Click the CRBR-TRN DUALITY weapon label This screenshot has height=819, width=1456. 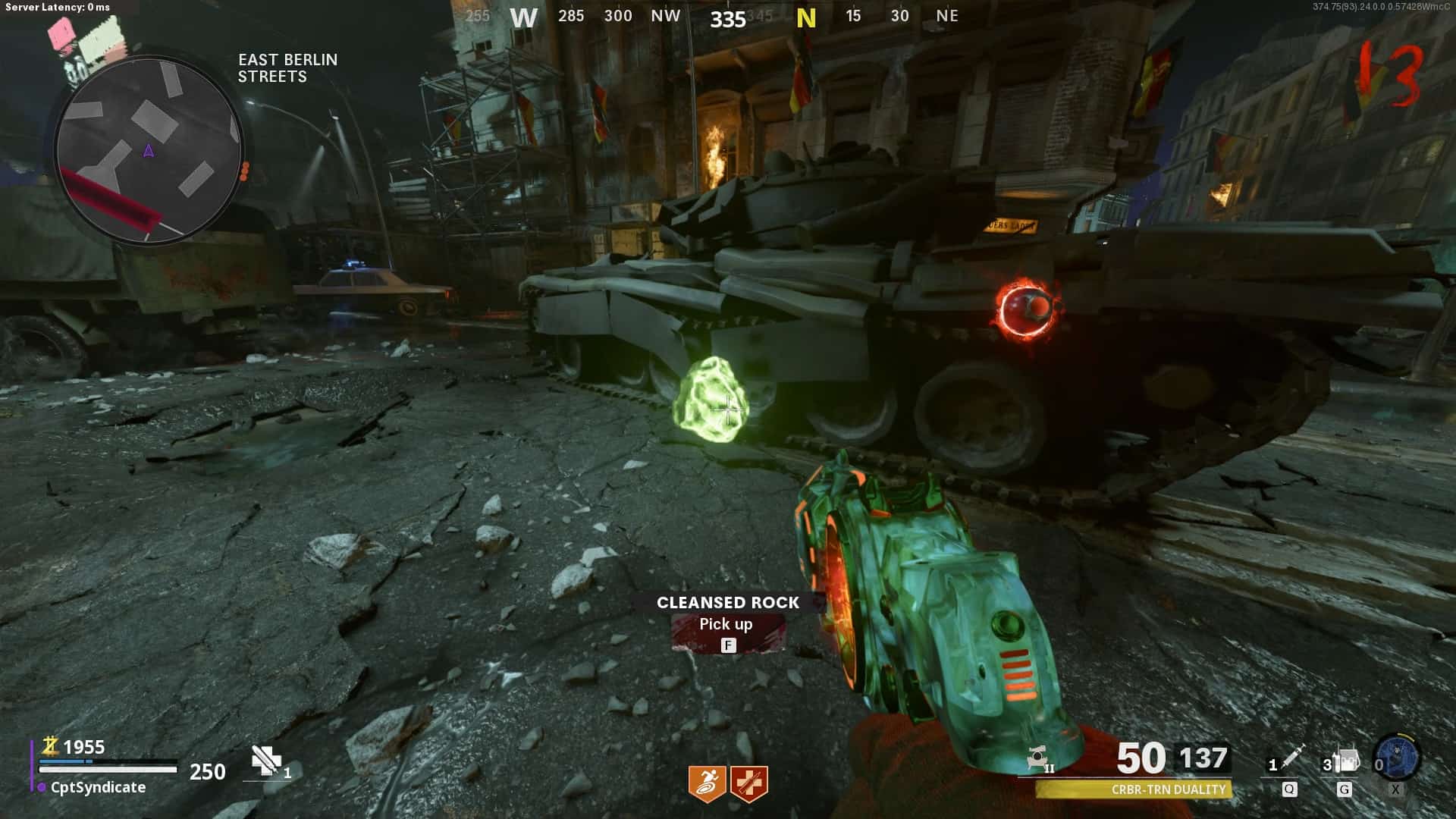[x=1168, y=789]
